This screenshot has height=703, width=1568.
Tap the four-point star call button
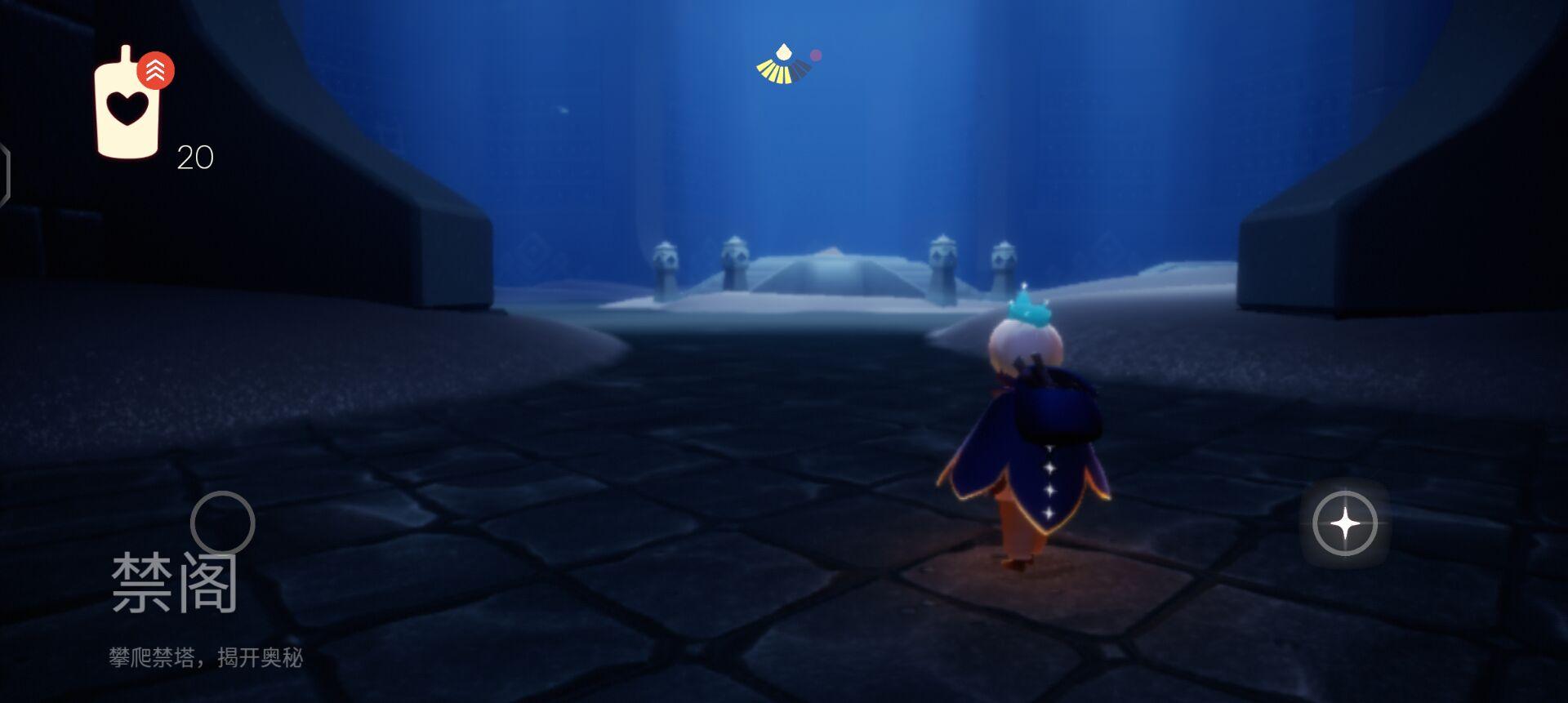(x=1344, y=523)
